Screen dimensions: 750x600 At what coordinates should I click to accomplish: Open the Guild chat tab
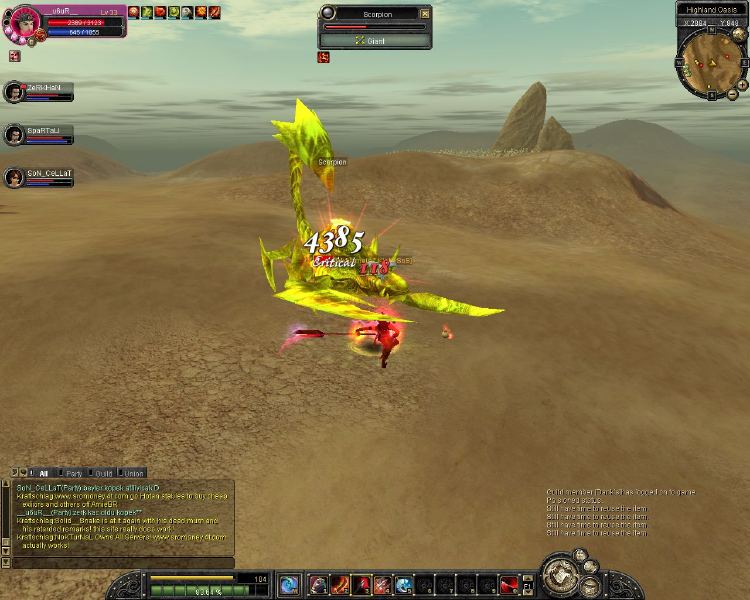tap(102, 472)
